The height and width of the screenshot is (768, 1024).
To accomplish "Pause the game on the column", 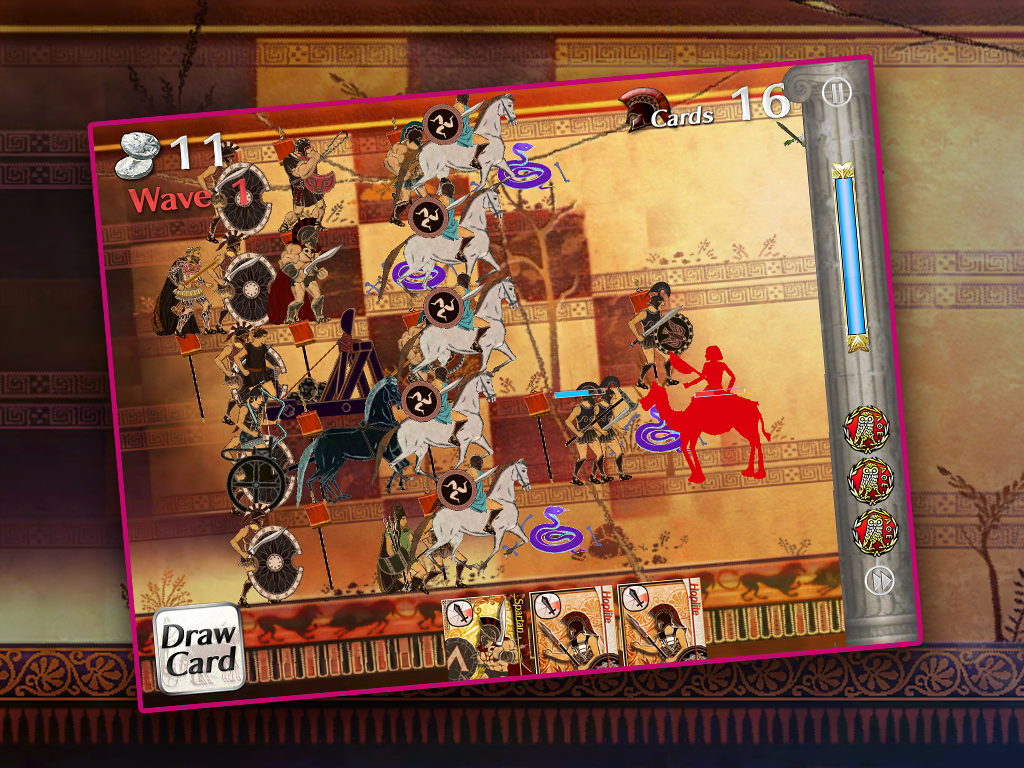I will 835,93.
